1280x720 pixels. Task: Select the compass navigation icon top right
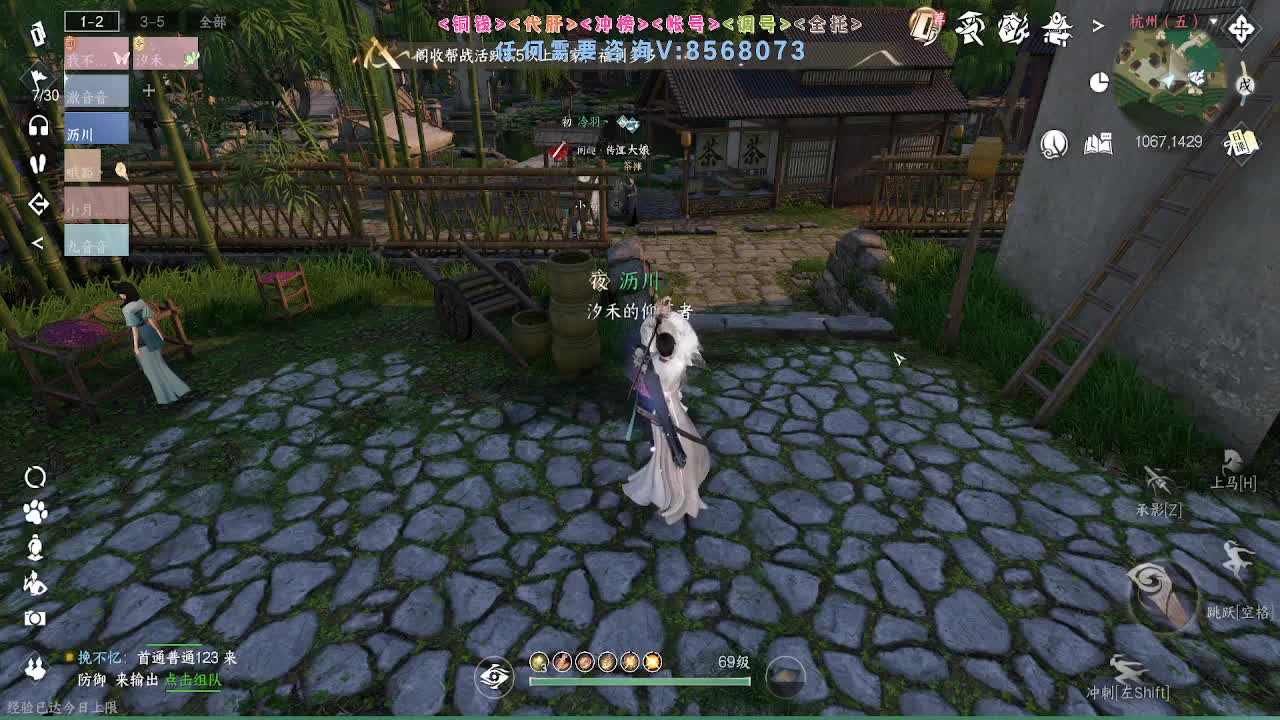click(1242, 27)
